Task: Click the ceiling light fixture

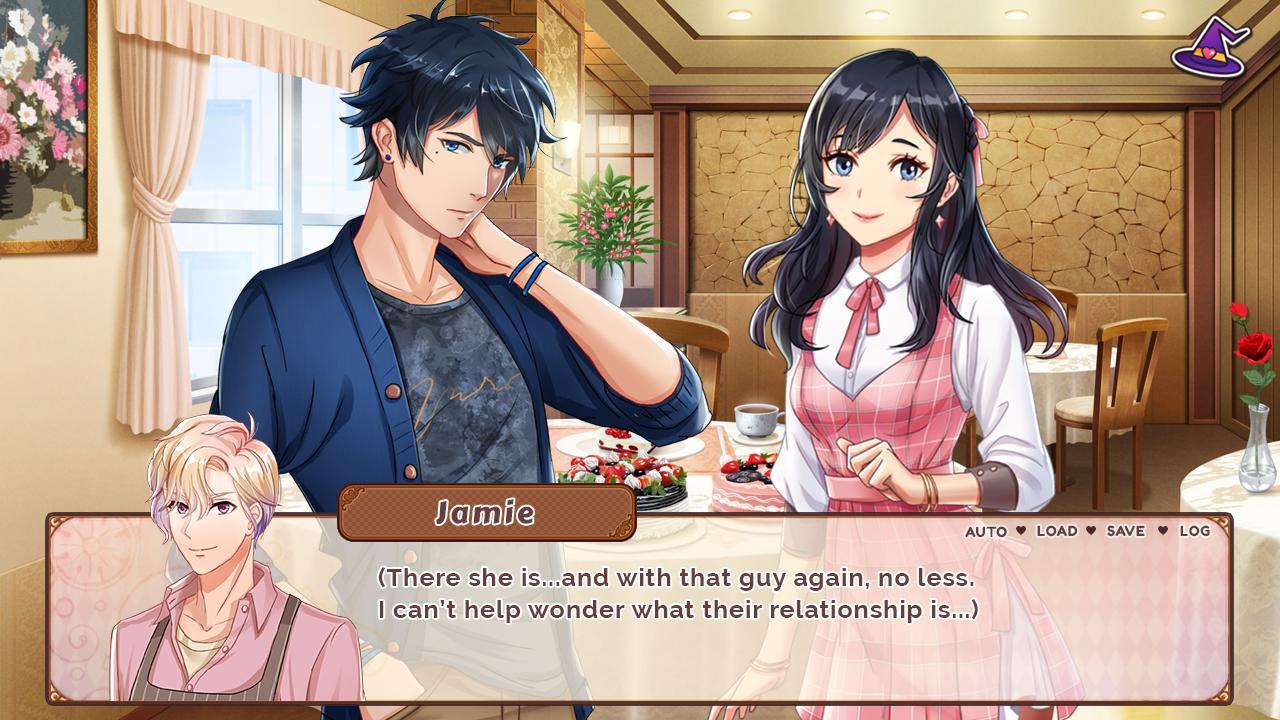Action: [x=742, y=16]
